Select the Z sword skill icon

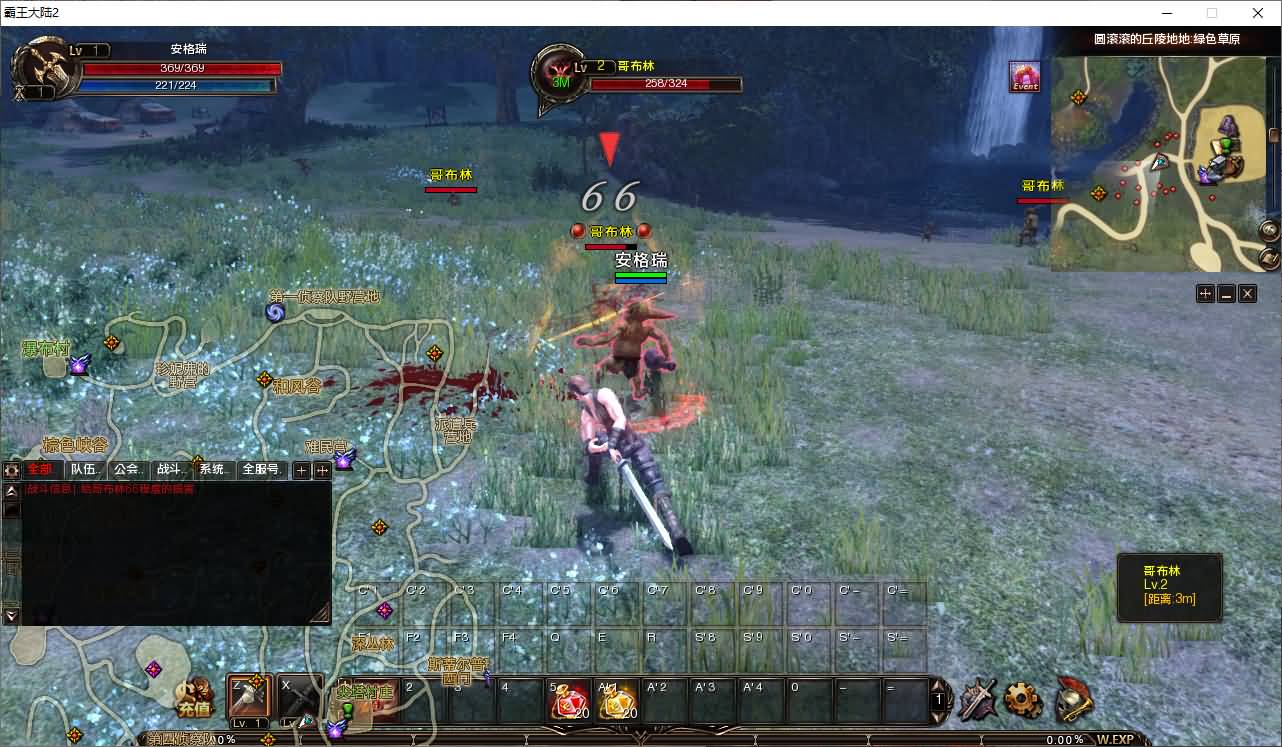coord(248,698)
